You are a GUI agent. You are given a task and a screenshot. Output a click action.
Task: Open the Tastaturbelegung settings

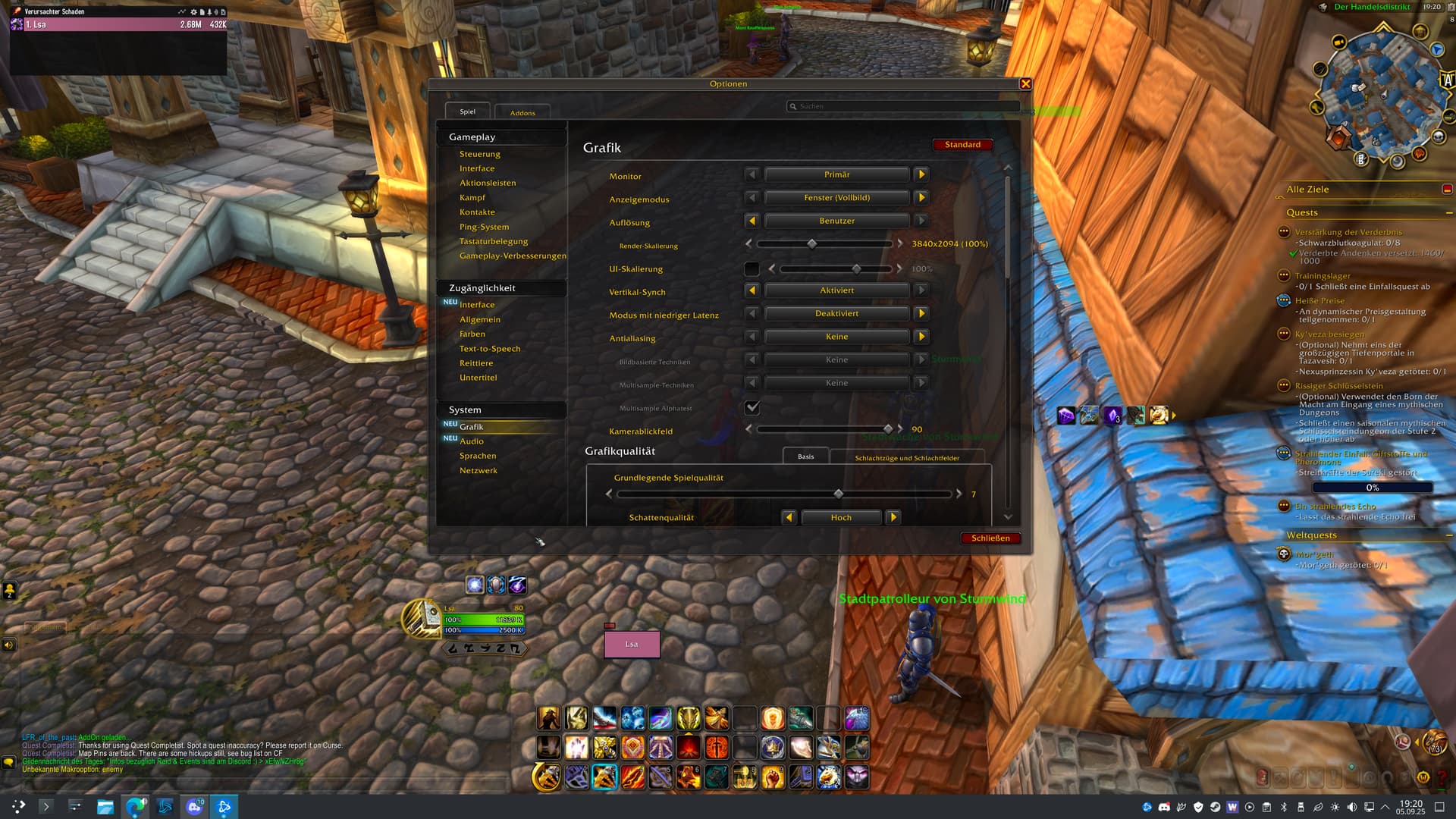tap(493, 241)
